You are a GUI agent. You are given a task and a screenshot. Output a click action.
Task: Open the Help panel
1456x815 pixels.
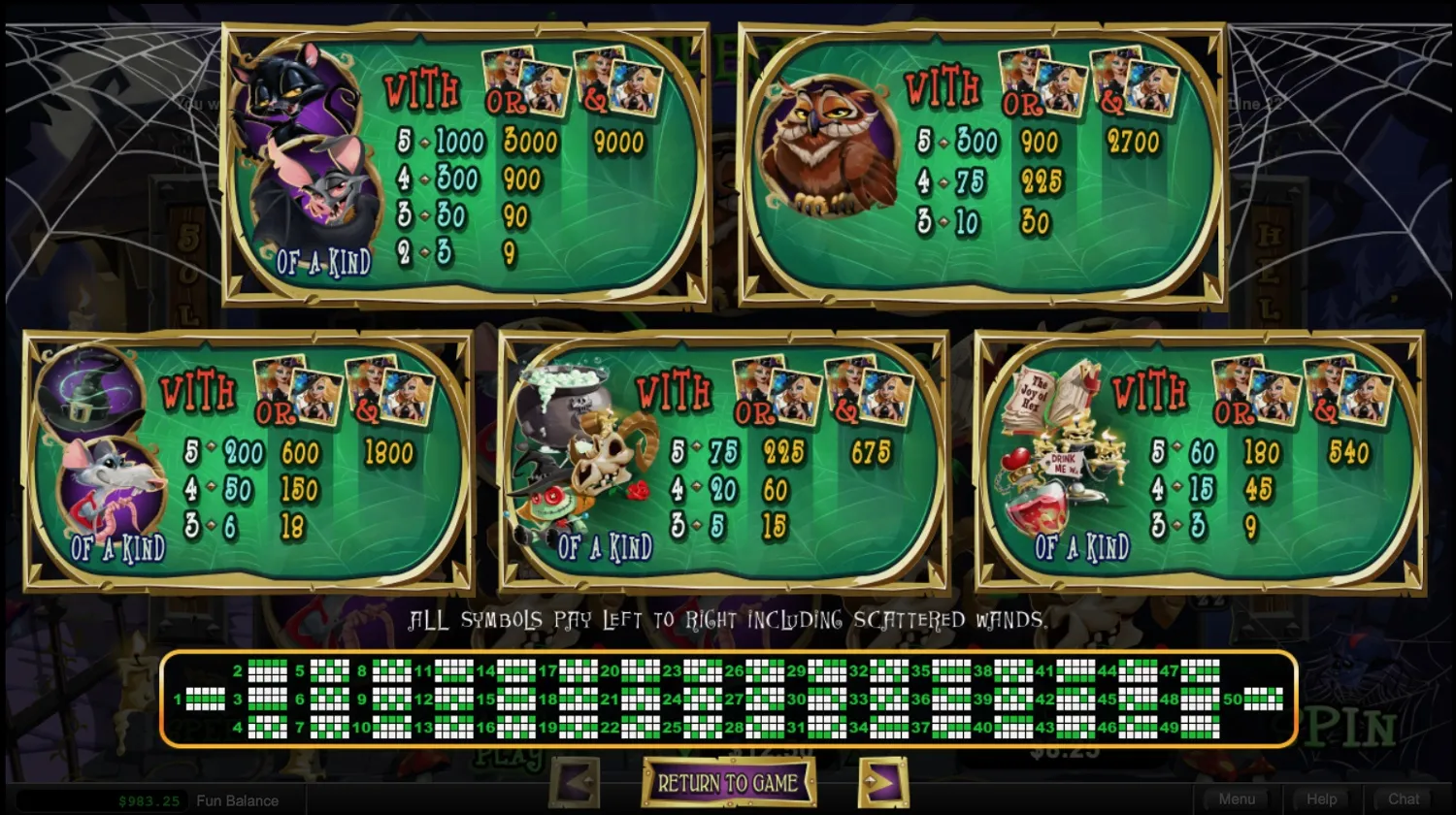click(1321, 799)
